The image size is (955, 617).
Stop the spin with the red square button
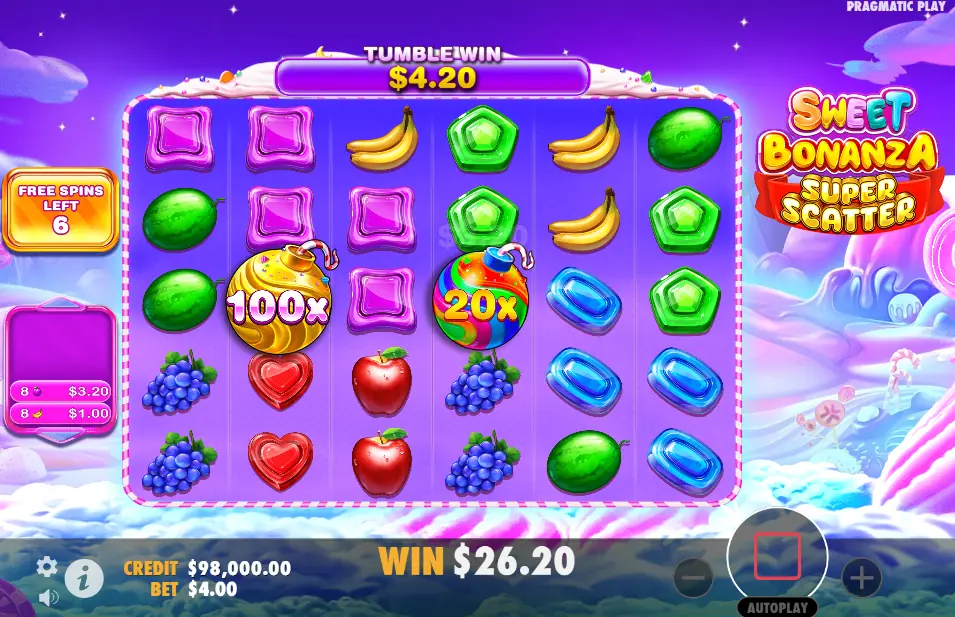click(777, 556)
